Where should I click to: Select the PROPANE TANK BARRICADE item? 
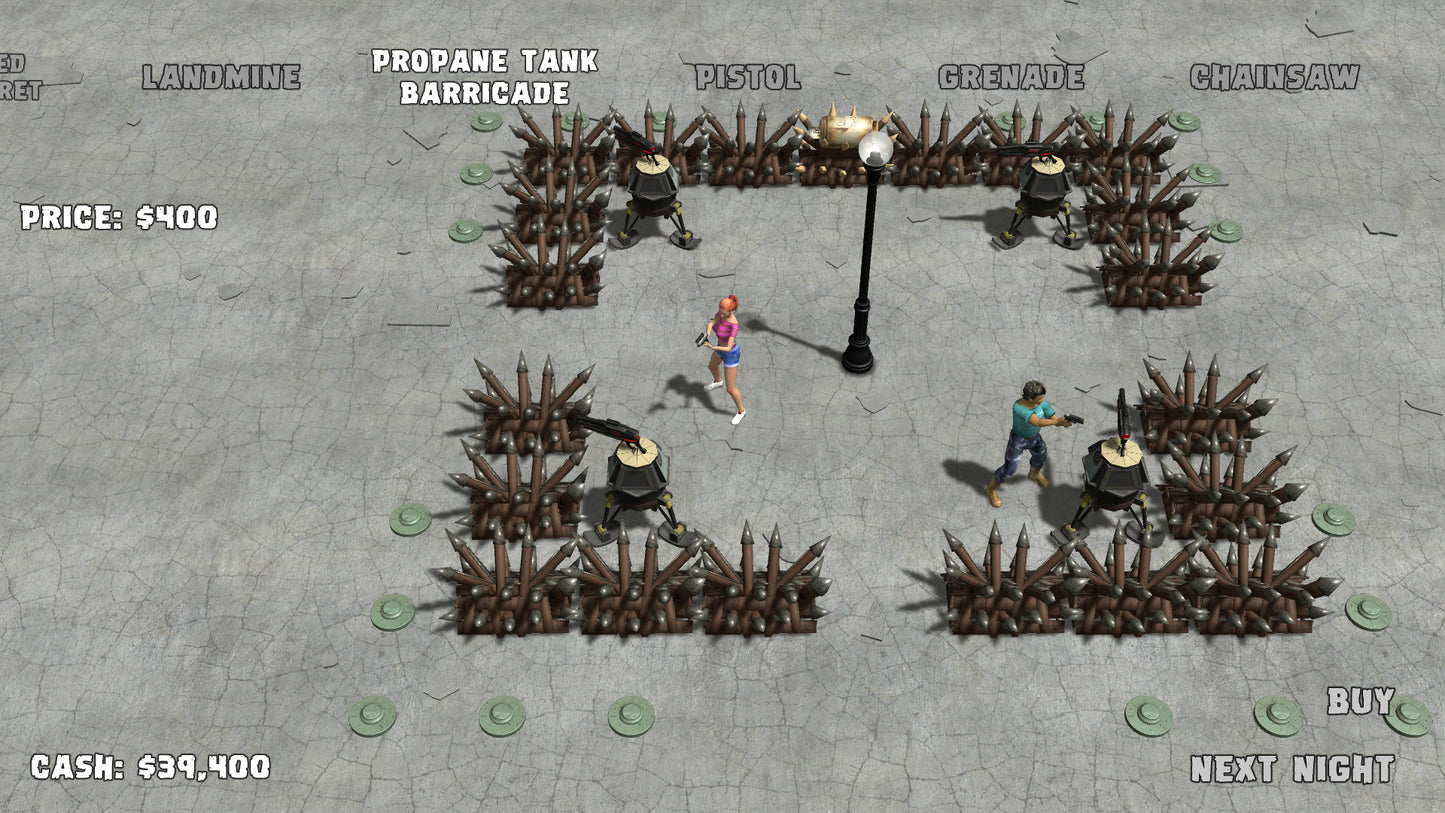[x=483, y=76]
